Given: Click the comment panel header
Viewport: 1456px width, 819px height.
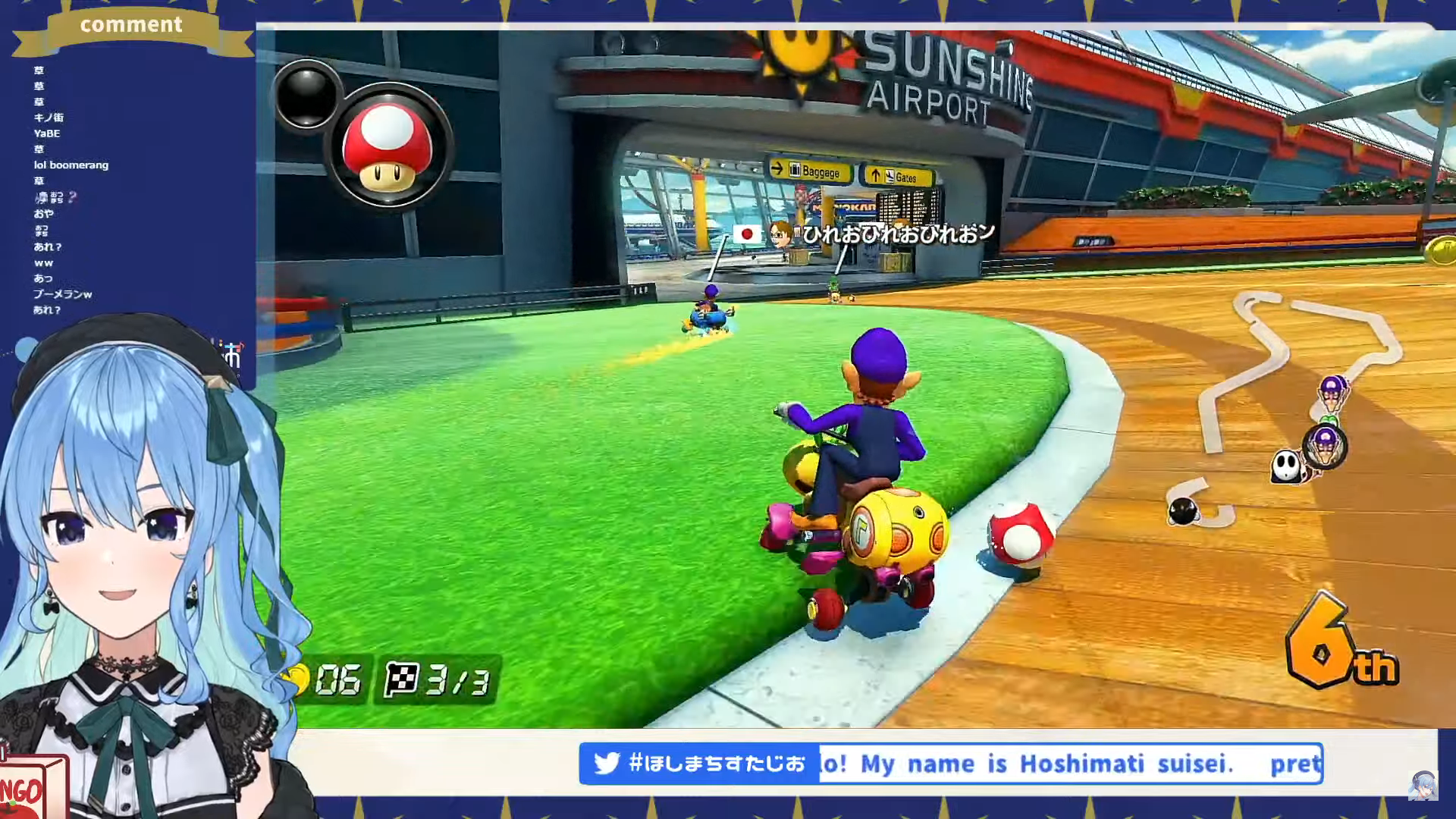Looking at the screenshot, I should (131, 26).
